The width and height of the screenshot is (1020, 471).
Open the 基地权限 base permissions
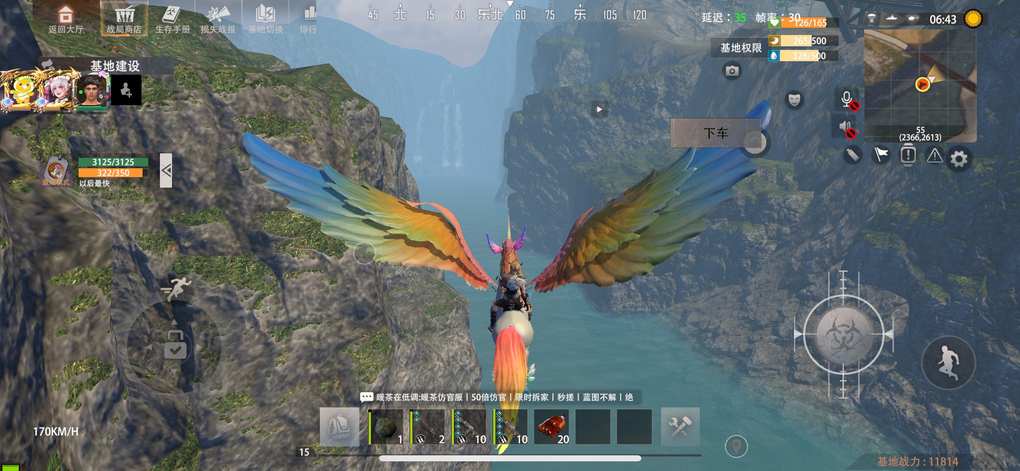(741, 47)
